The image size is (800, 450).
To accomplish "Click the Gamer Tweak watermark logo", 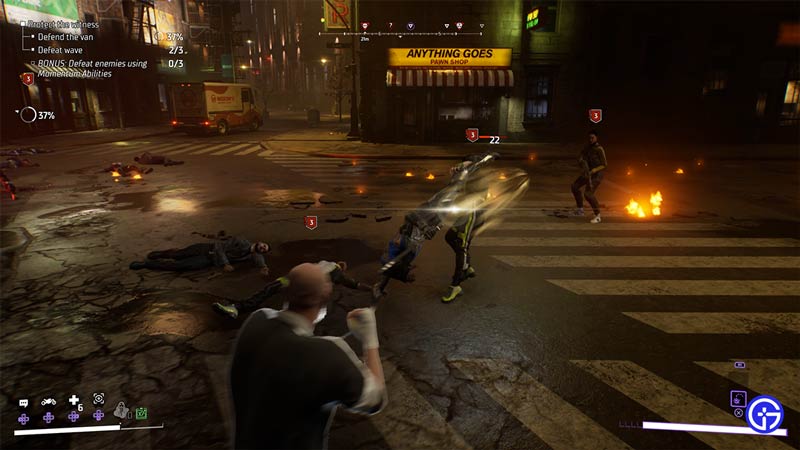I will point(766,415).
